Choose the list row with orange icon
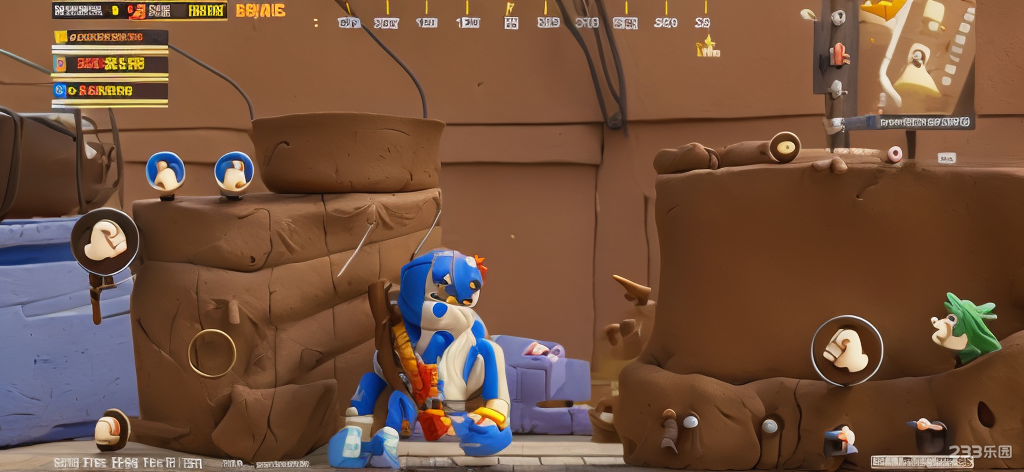Viewport: 1024px width, 472px height. point(110,64)
